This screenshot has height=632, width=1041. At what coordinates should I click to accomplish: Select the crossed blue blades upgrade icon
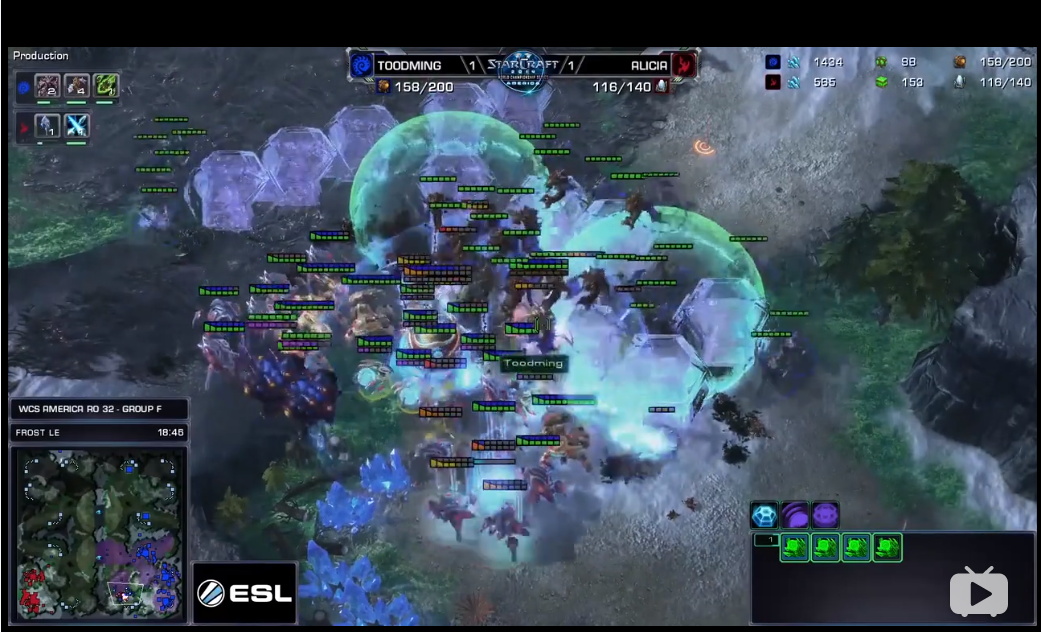coord(77,126)
